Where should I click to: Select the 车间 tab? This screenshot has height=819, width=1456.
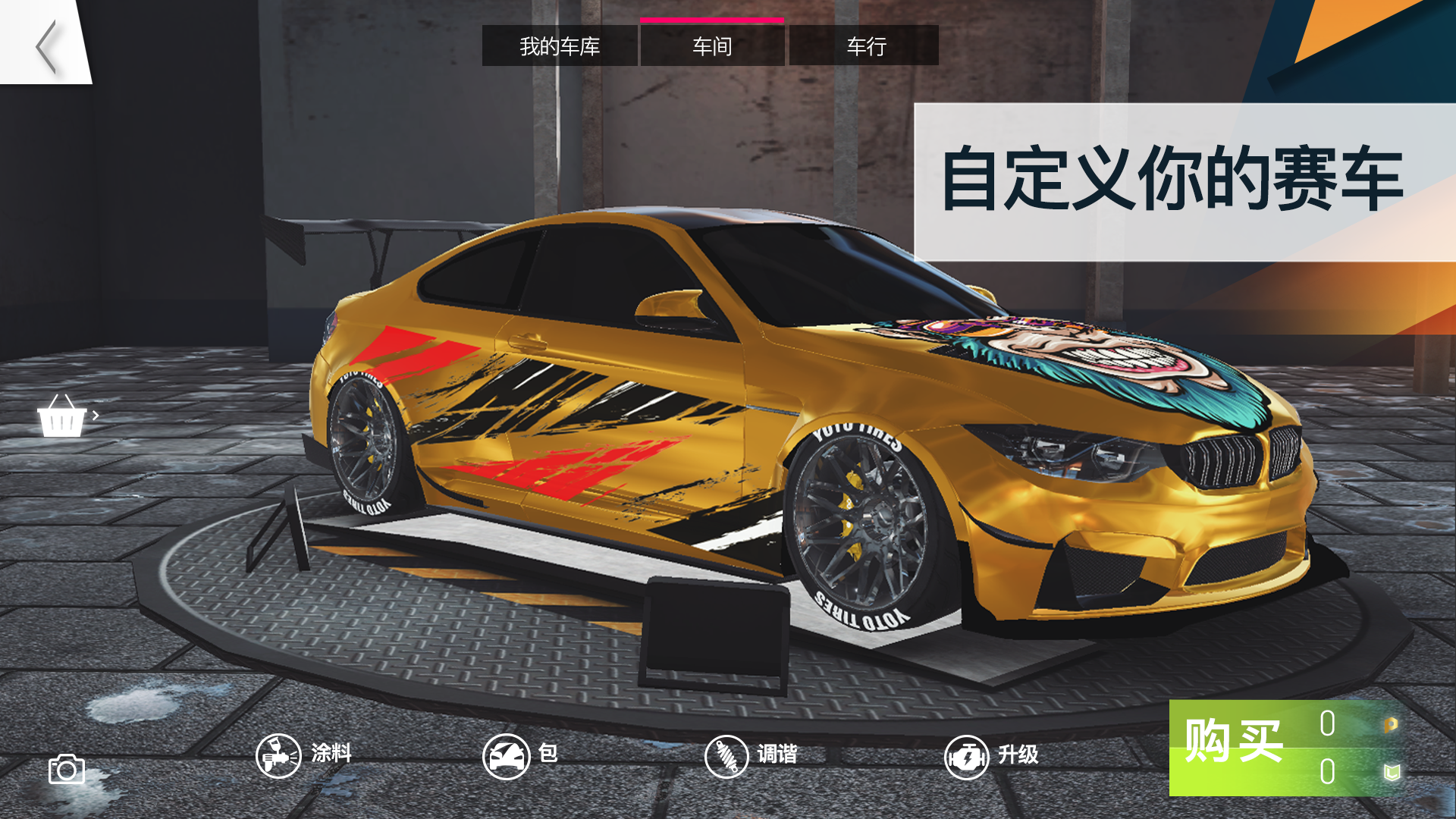point(711,46)
